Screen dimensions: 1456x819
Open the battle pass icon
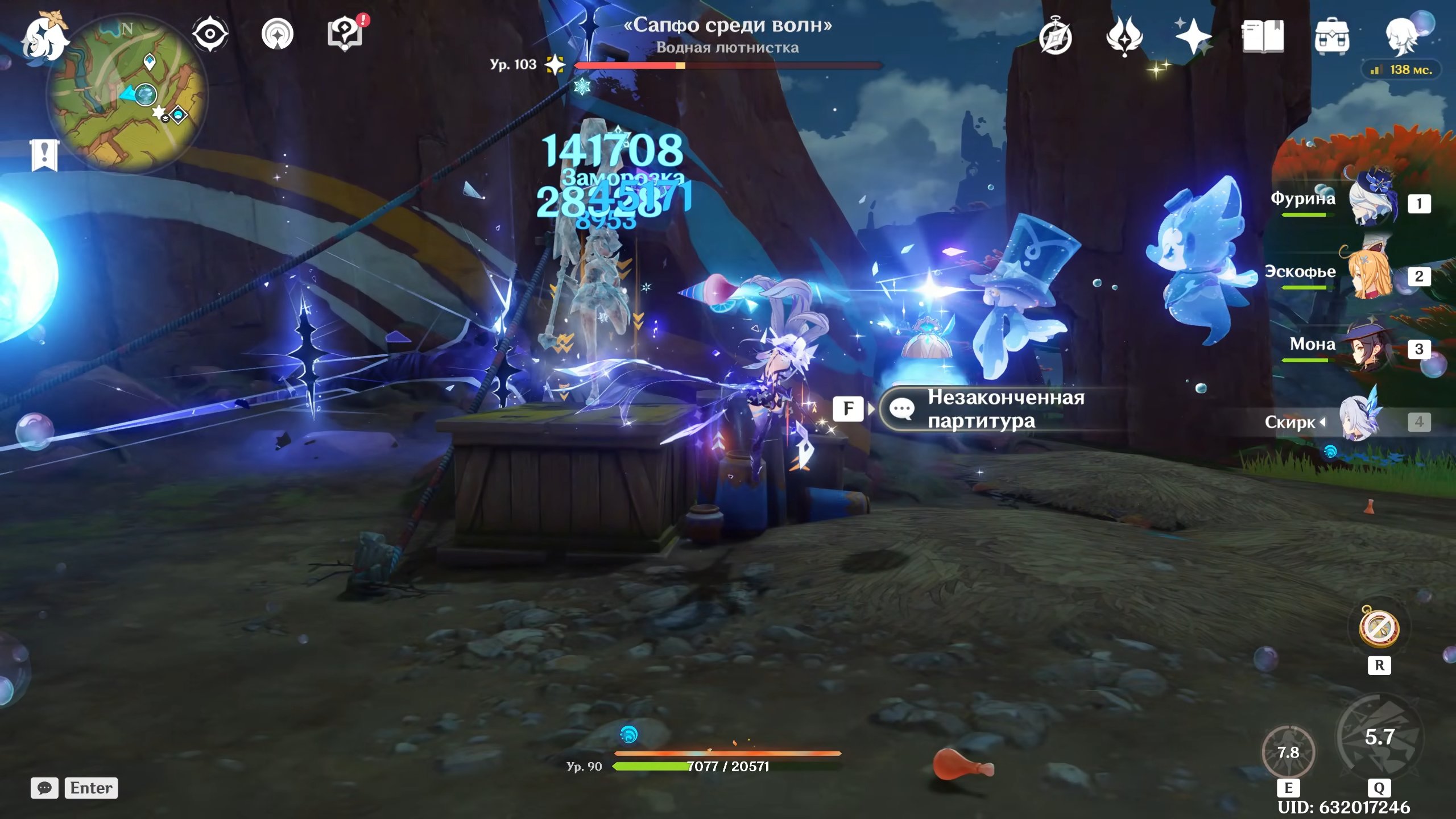(1124, 36)
